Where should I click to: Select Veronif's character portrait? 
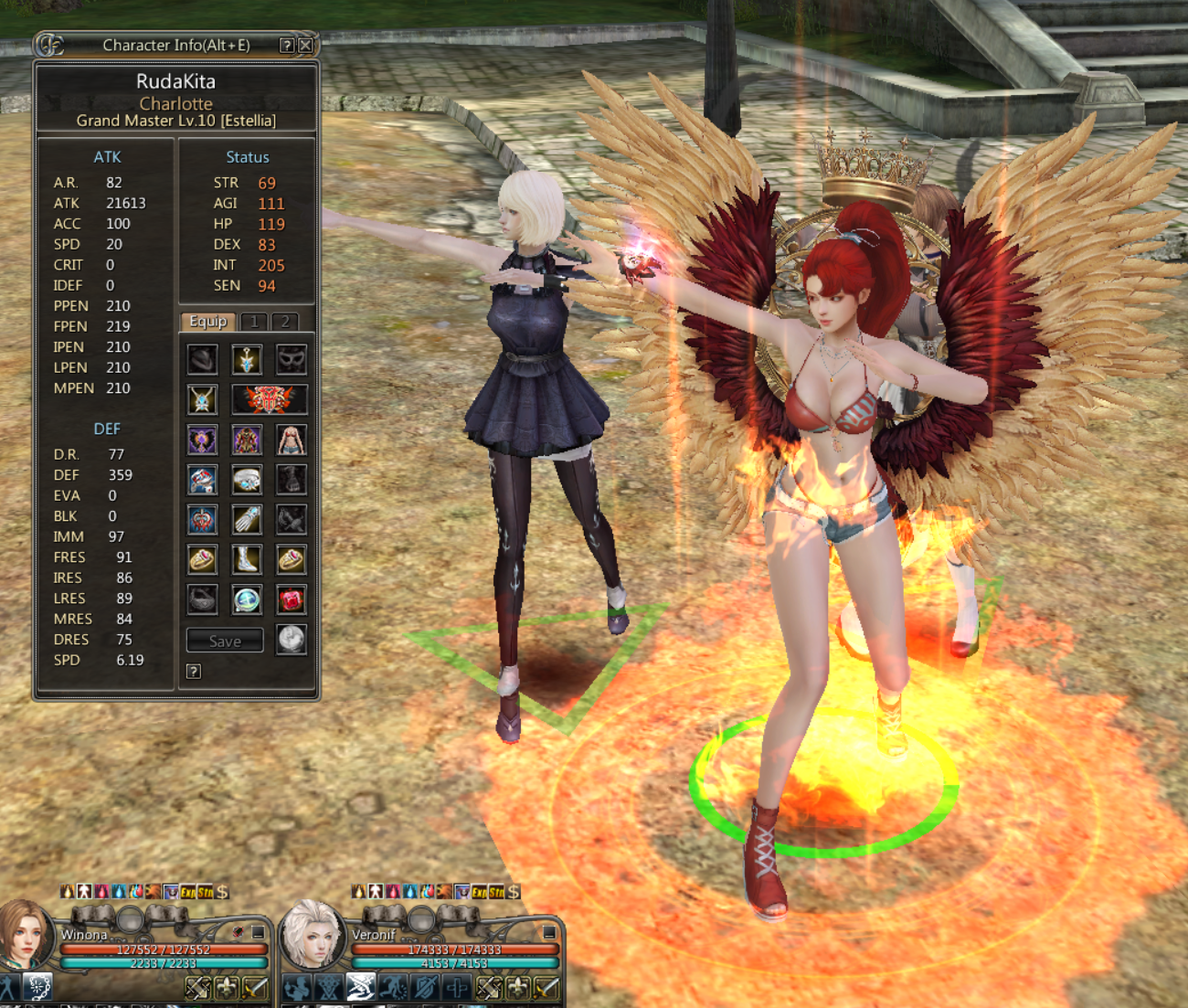(x=313, y=934)
